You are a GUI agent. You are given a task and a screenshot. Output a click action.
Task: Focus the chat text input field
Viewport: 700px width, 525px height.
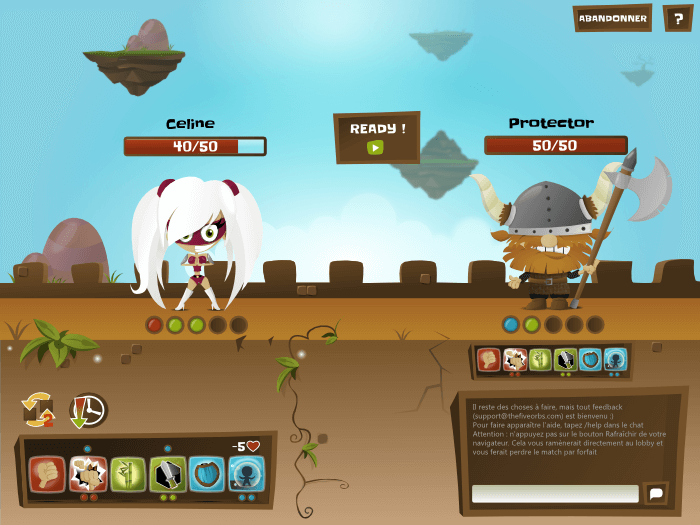point(555,493)
